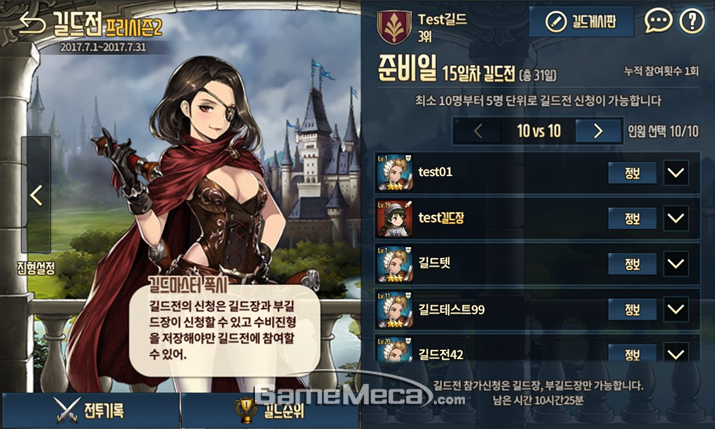Go back using the top-left arrow
715x429 pixels.
pos(32,22)
